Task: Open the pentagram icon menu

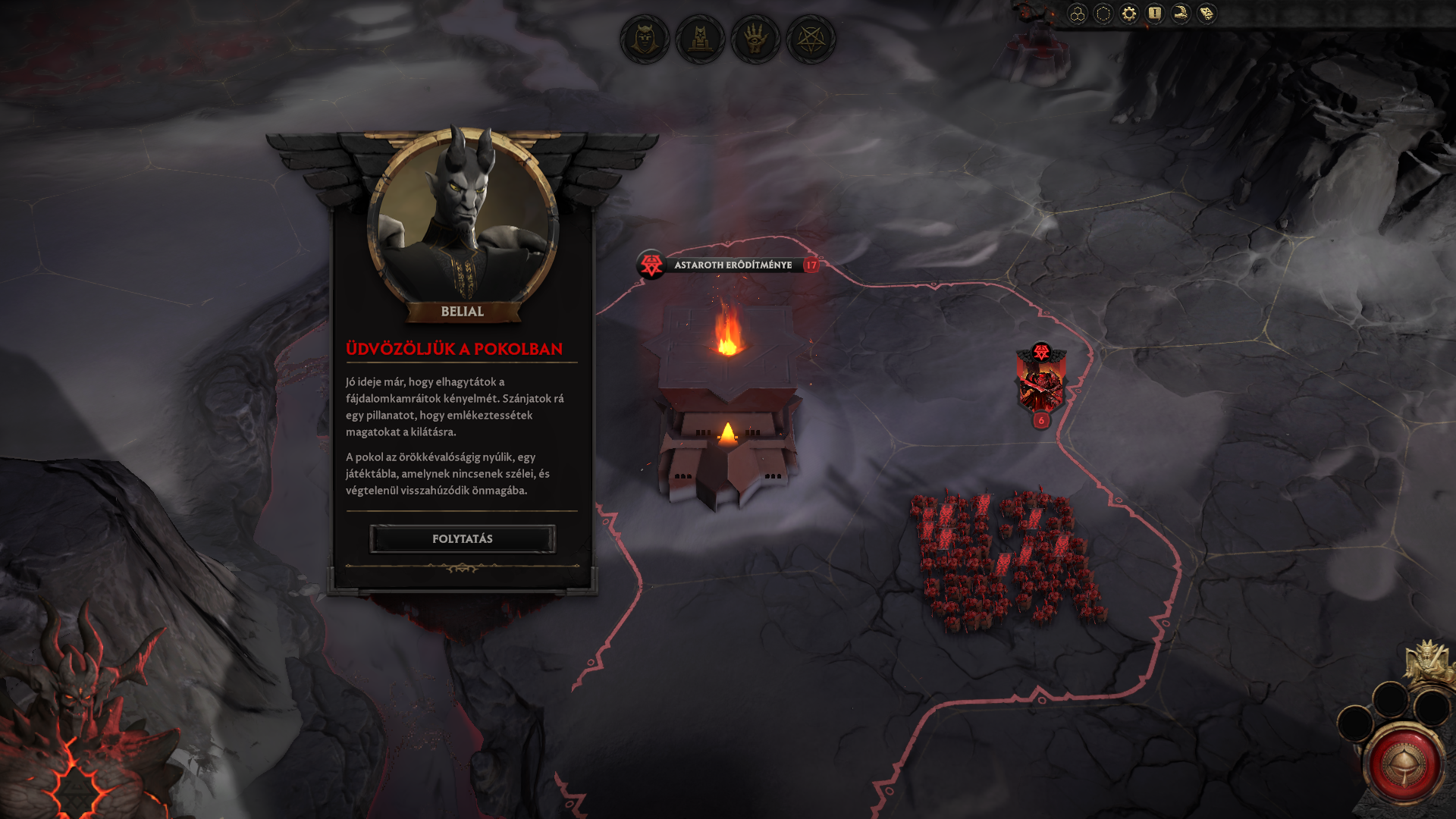Action: pyautogui.click(x=811, y=39)
